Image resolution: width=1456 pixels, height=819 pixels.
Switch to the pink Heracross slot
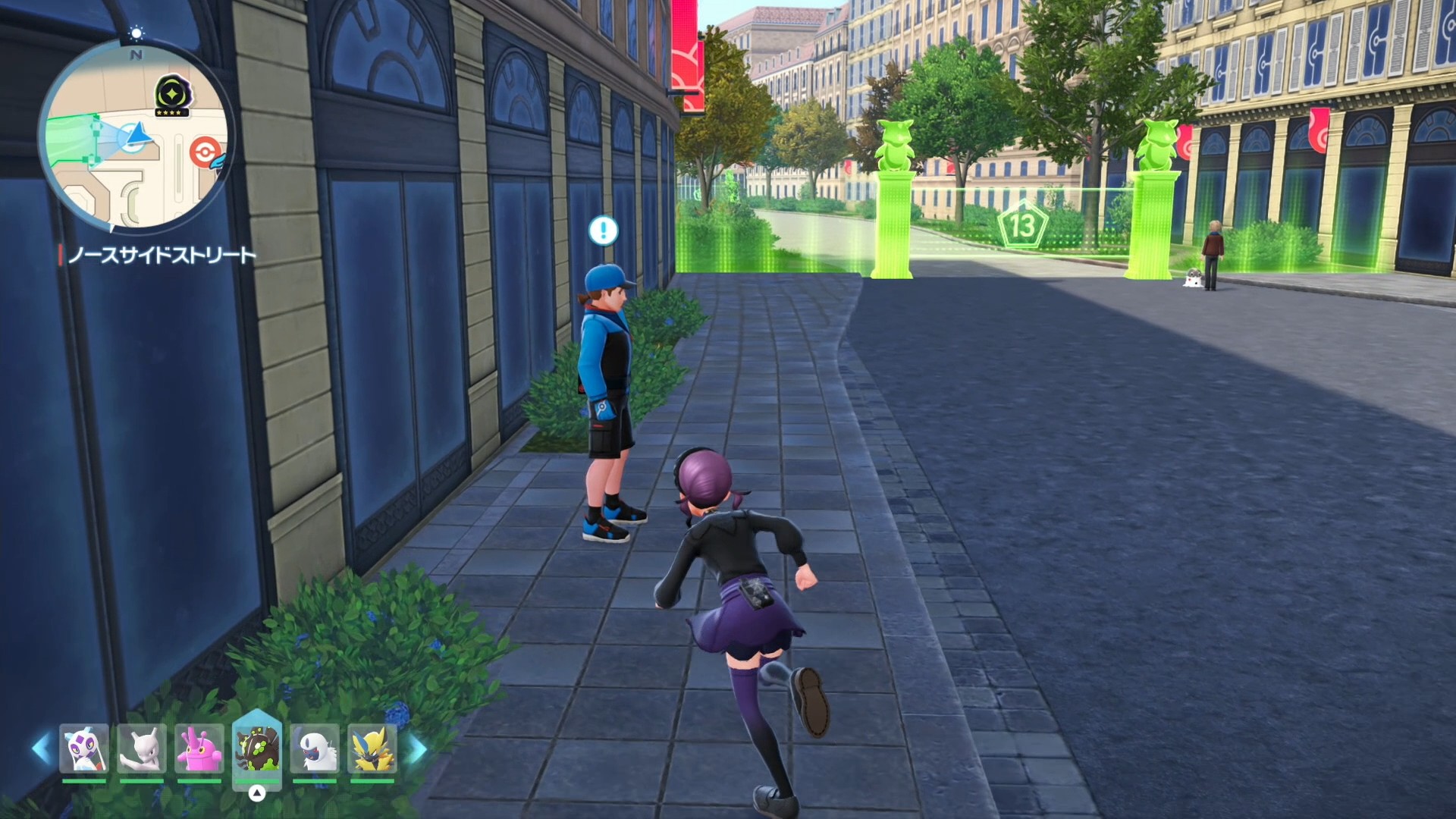click(199, 749)
